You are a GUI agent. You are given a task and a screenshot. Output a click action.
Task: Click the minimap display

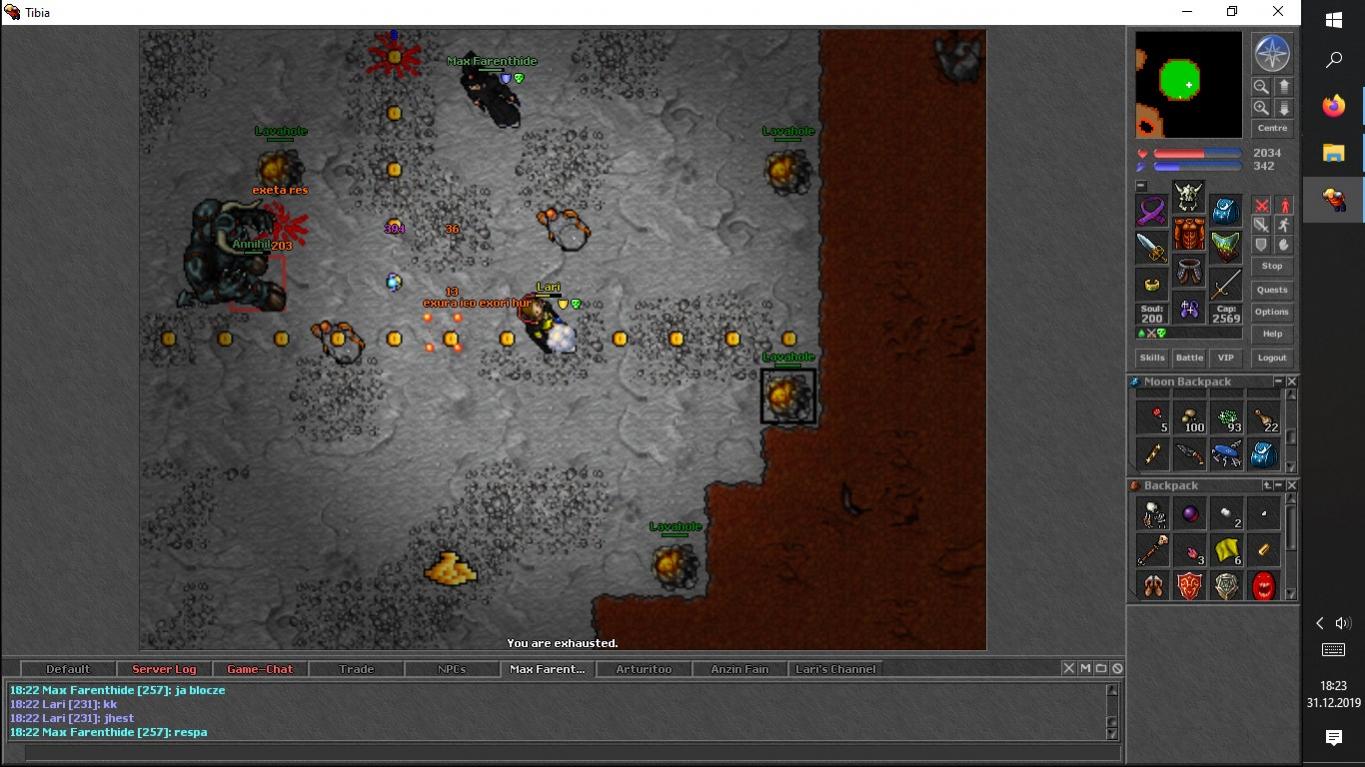pyautogui.click(x=1188, y=85)
